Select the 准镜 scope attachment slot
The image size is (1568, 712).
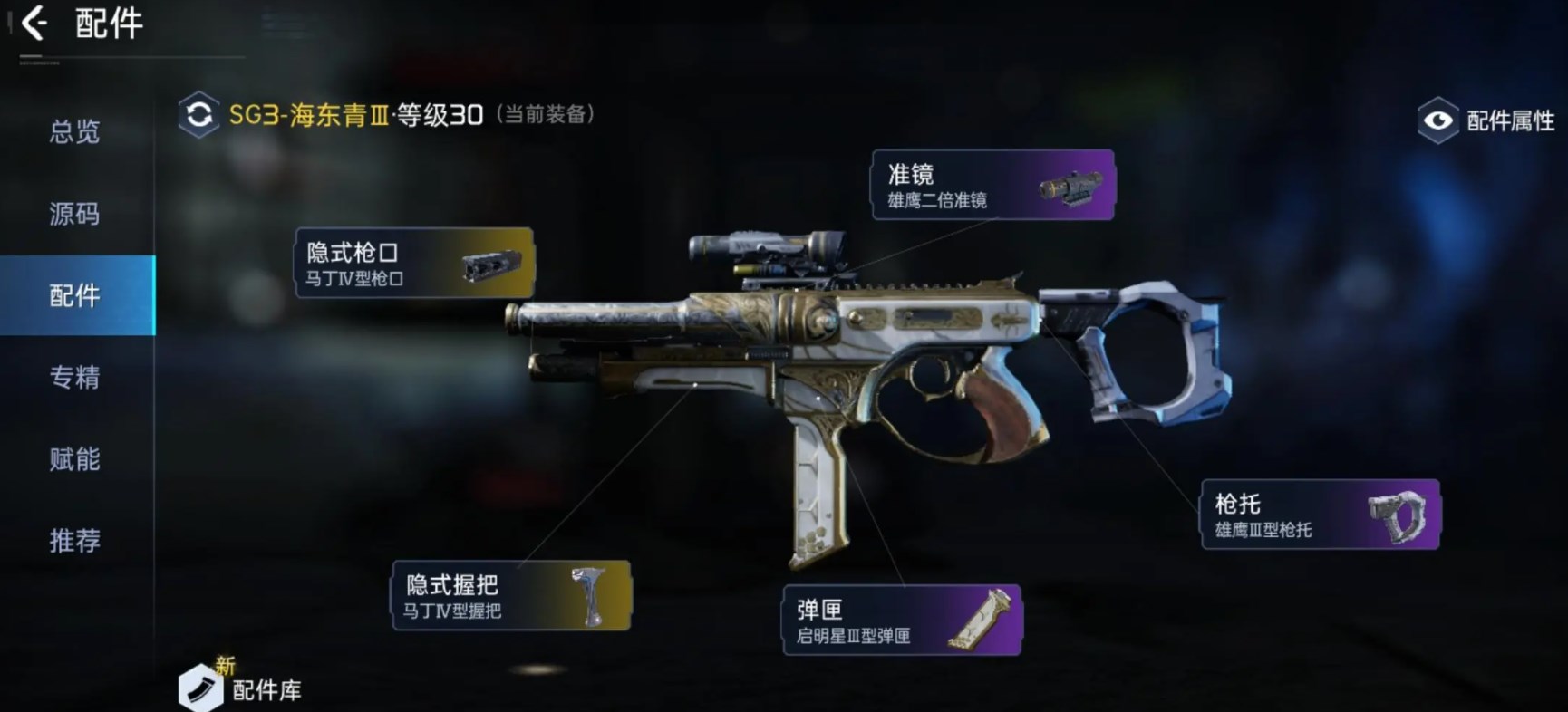point(992,185)
